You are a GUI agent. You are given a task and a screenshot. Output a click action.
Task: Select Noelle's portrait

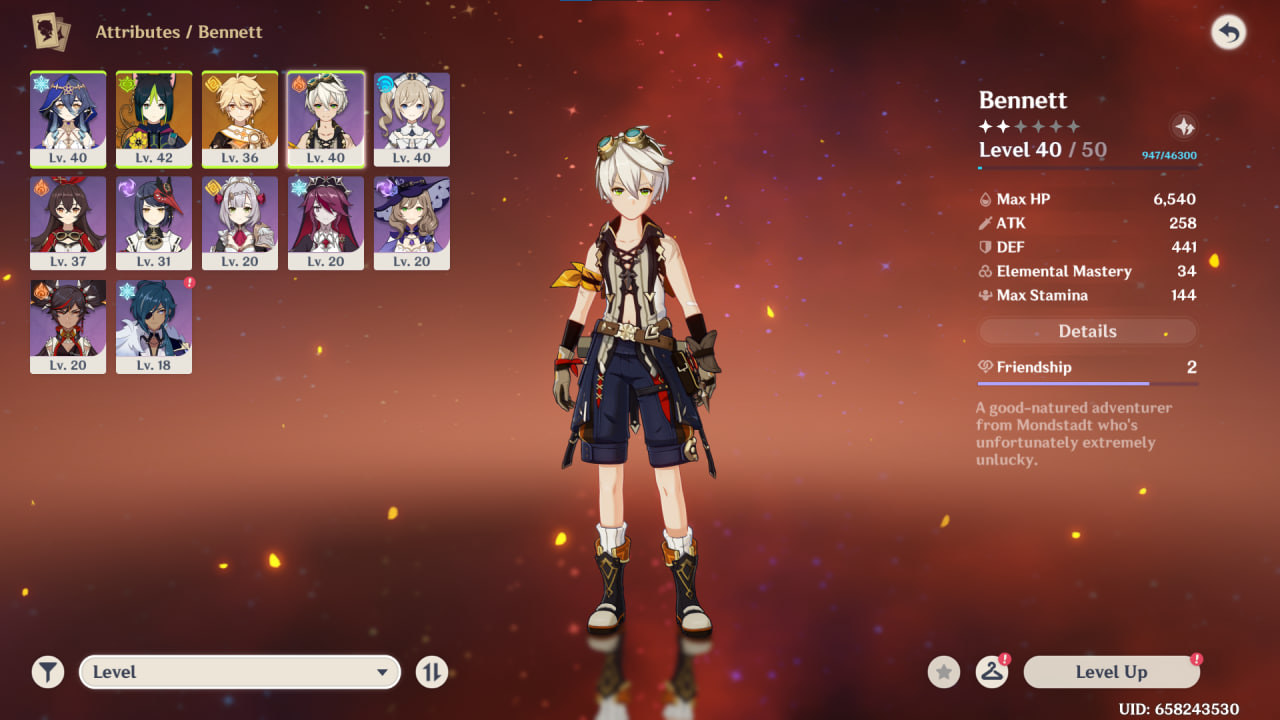[x=240, y=222]
